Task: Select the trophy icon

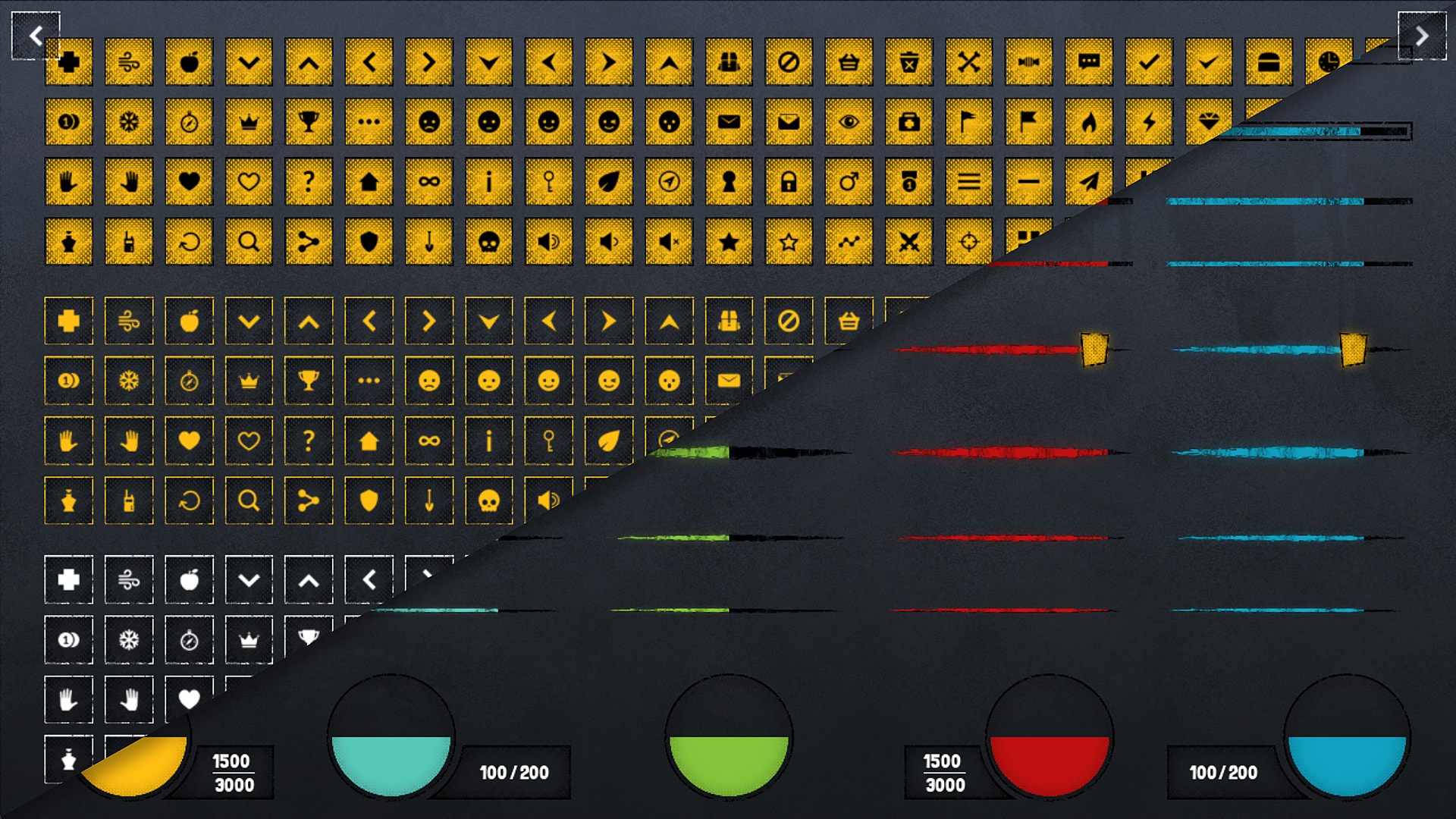Action: [x=309, y=121]
